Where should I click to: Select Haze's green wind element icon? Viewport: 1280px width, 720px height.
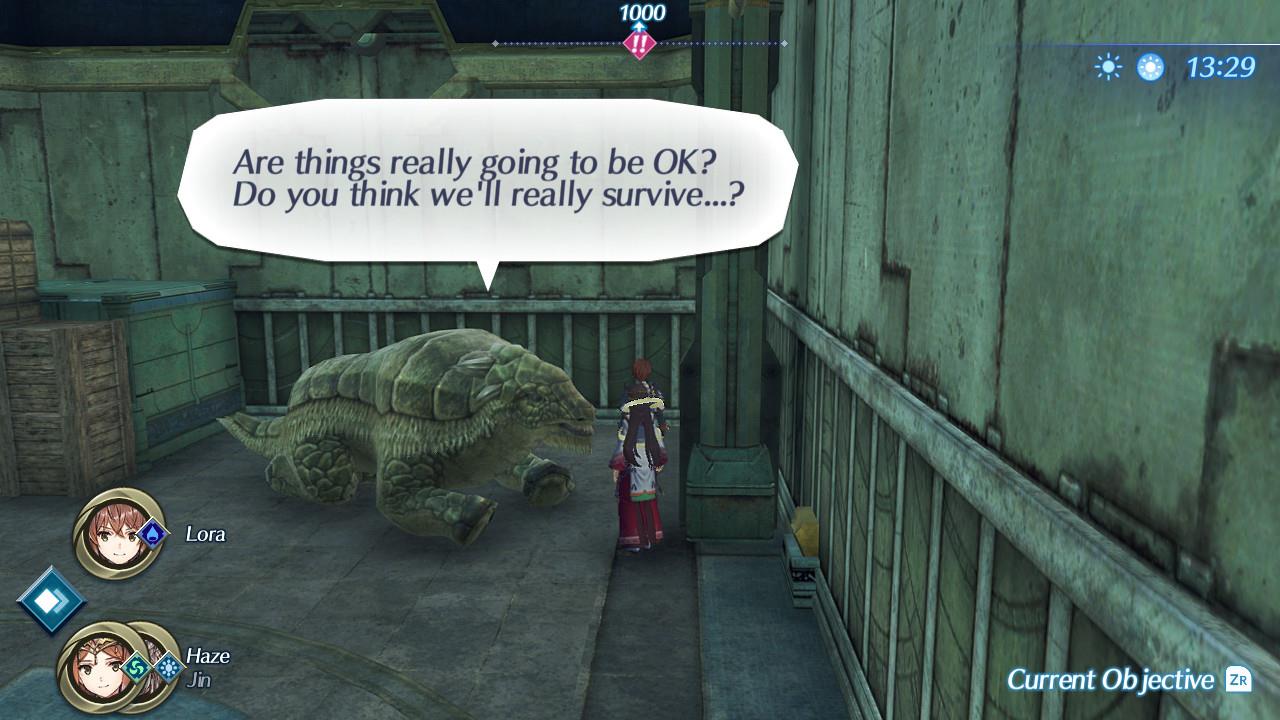[x=137, y=667]
